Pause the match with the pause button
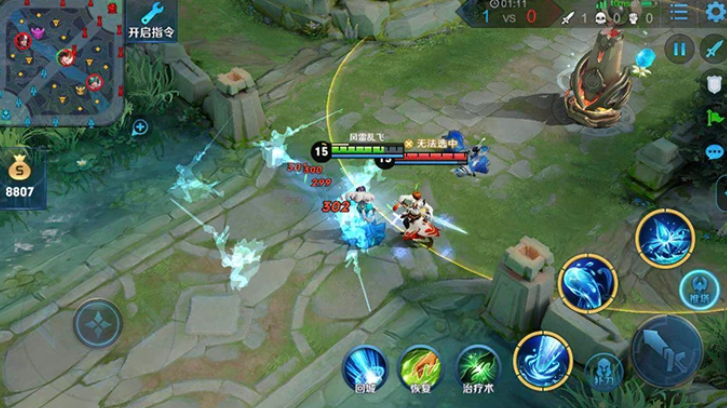 click(x=681, y=48)
